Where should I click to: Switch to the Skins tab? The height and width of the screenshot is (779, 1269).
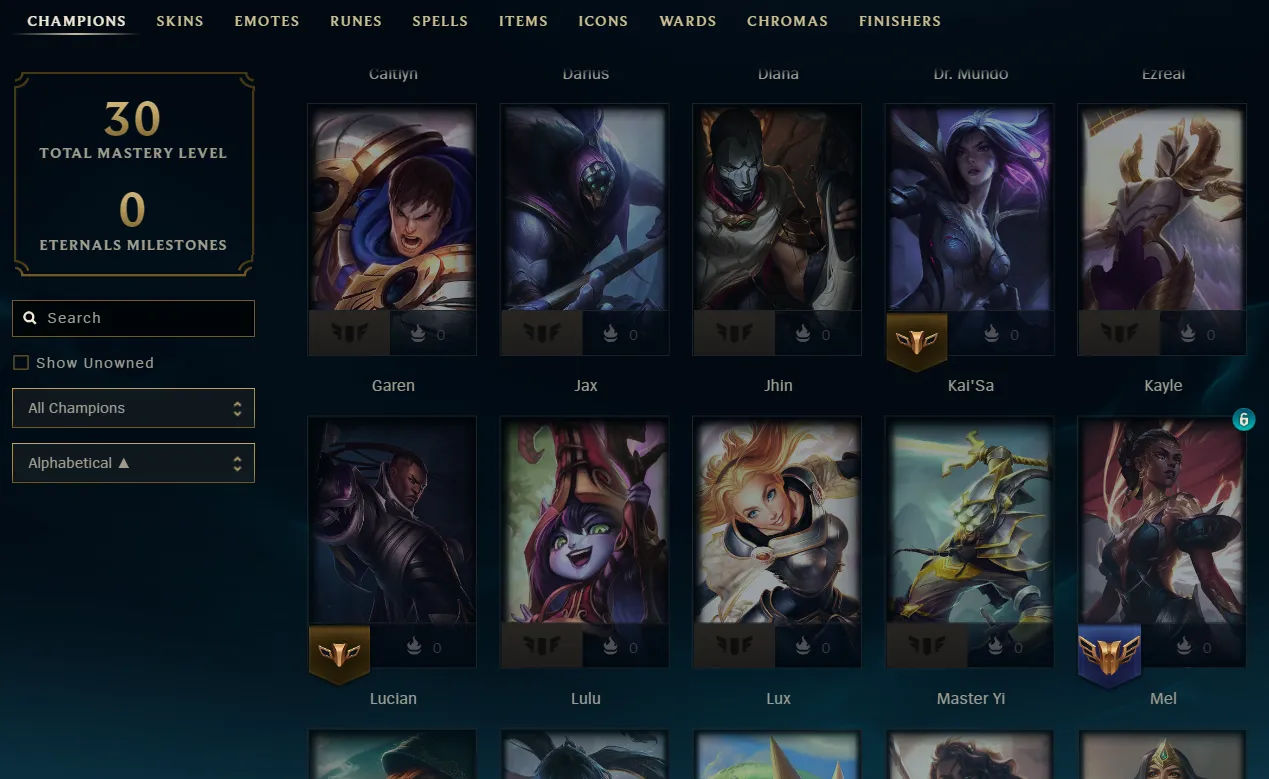point(180,21)
